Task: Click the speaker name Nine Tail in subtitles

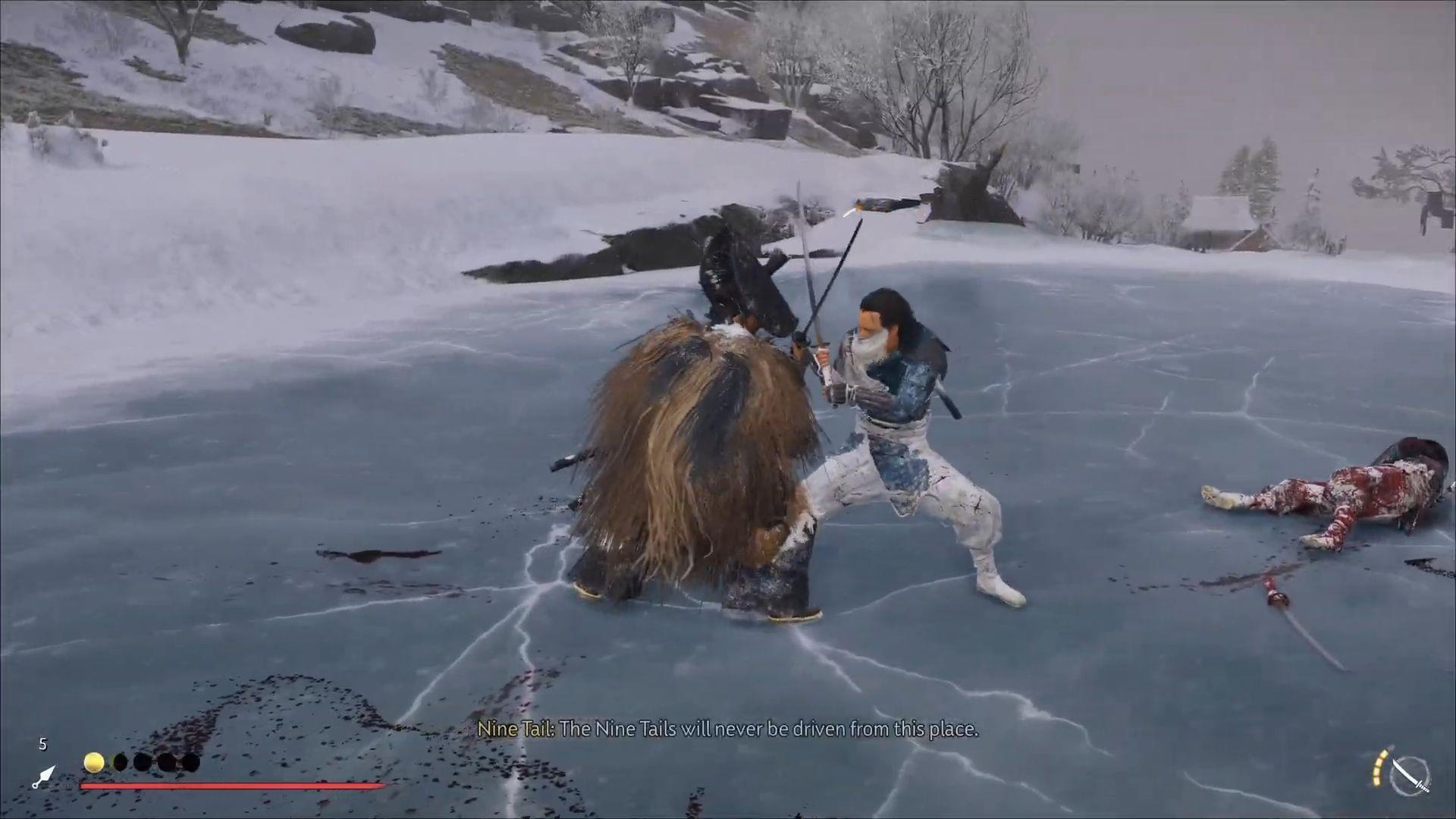Action: 517,730
